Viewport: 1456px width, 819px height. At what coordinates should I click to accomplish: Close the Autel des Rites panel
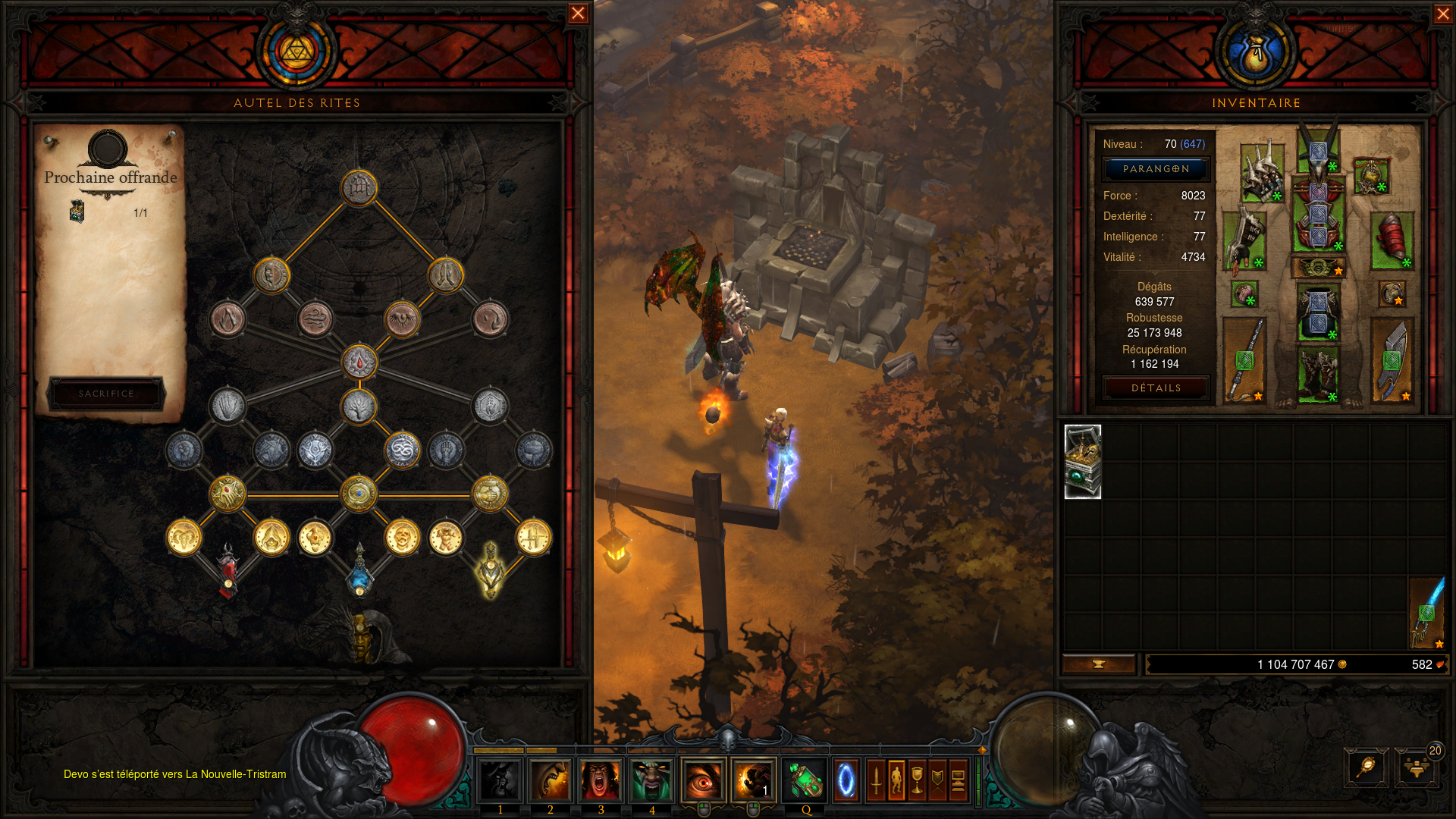(578, 14)
